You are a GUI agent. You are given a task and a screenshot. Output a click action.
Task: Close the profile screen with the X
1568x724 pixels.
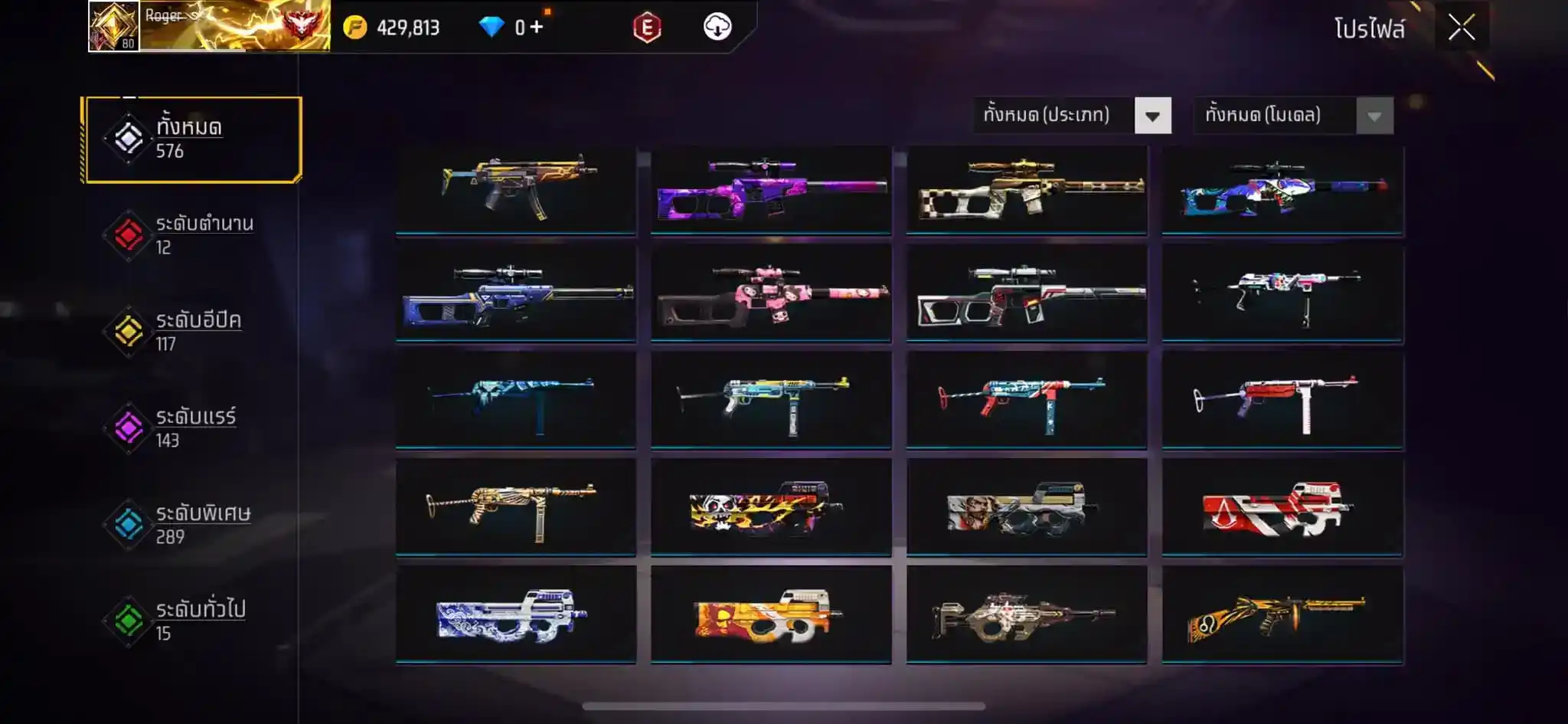coord(1461,28)
